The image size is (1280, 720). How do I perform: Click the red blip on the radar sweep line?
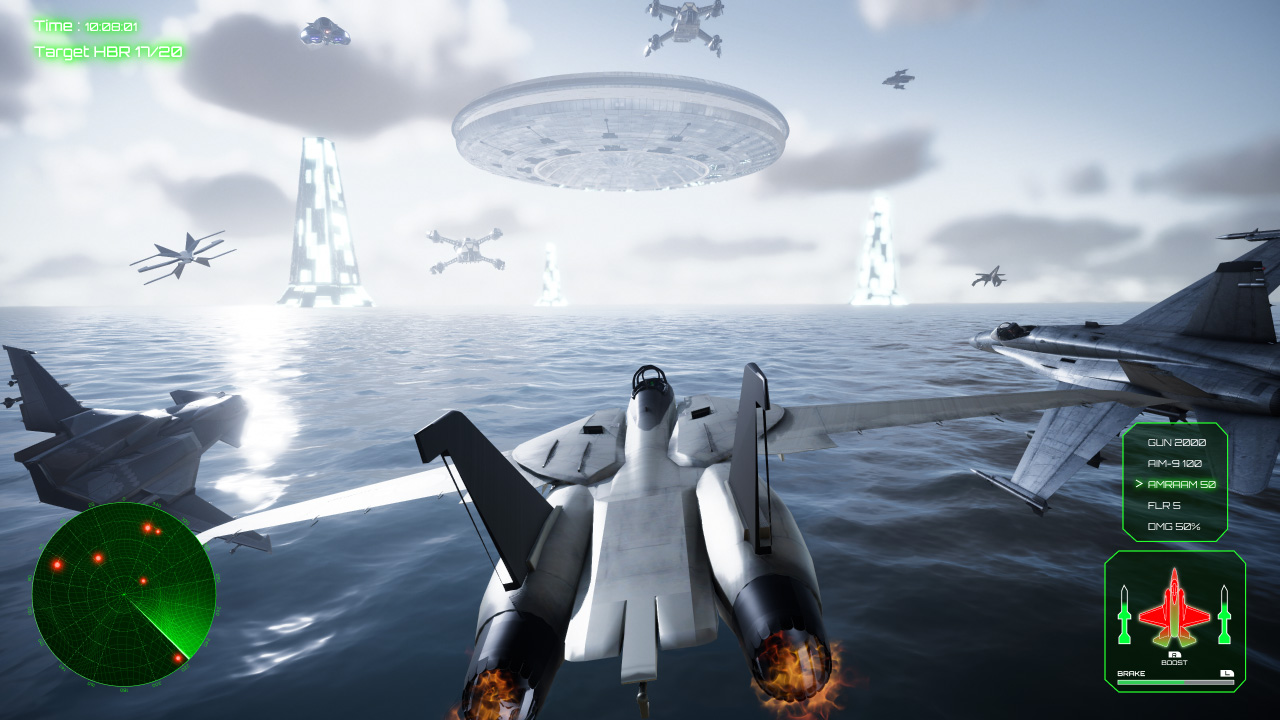pos(179,659)
